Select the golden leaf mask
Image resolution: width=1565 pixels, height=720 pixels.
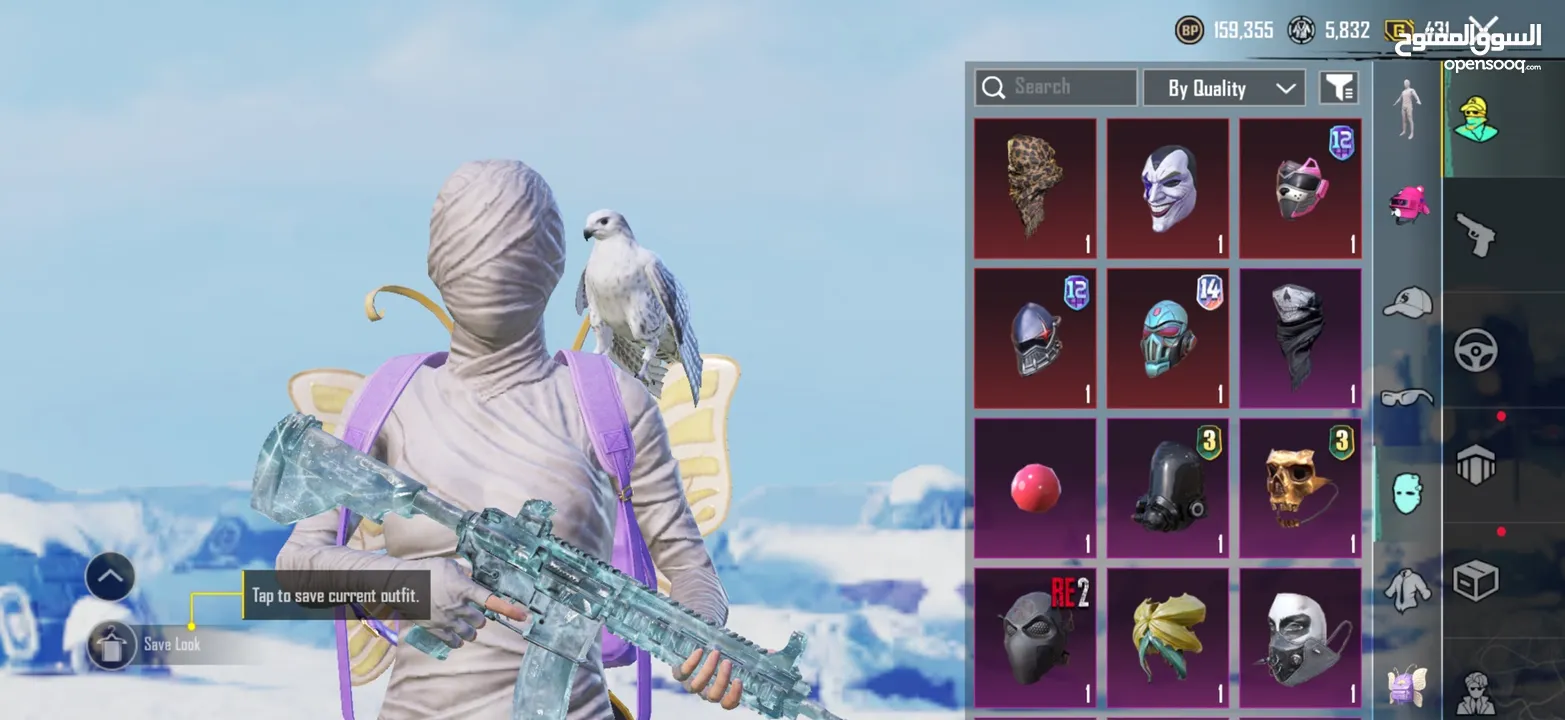pos(1168,637)
